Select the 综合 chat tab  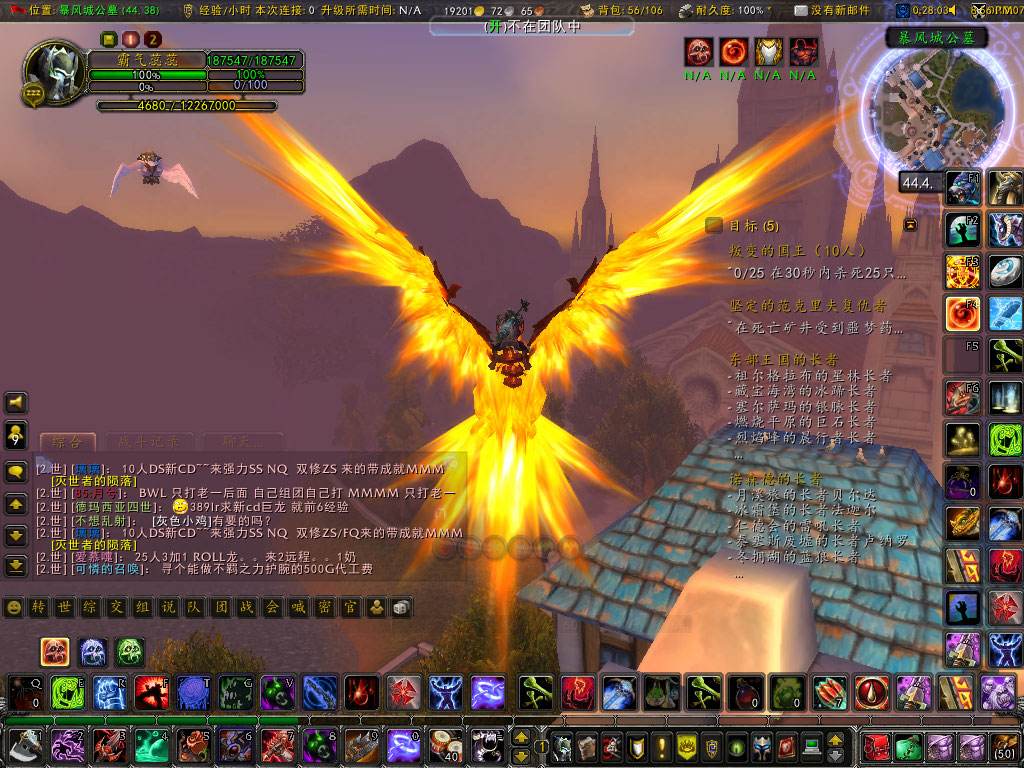(67, 442)
